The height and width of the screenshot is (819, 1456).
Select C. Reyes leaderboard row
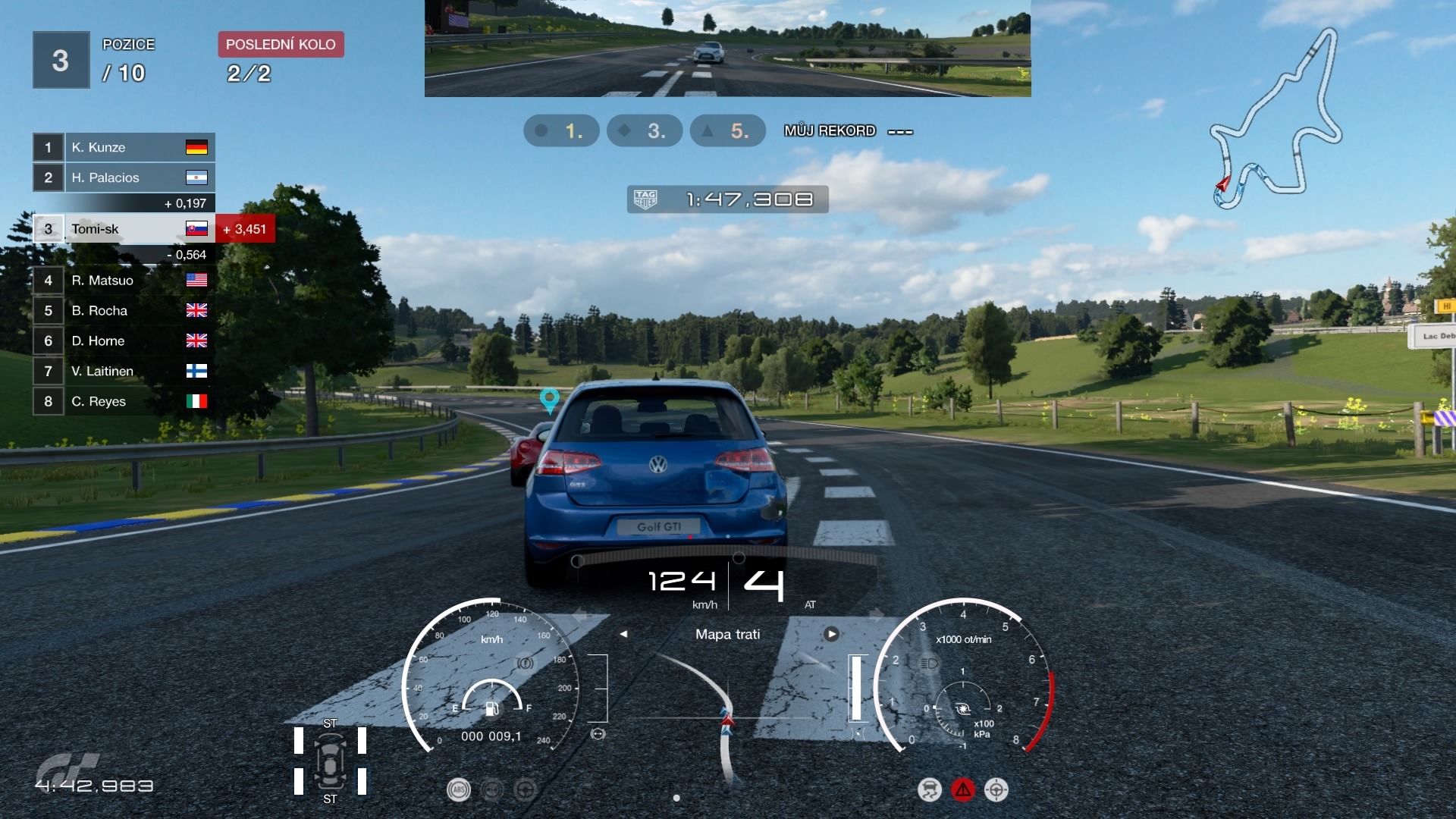point(124,402)
